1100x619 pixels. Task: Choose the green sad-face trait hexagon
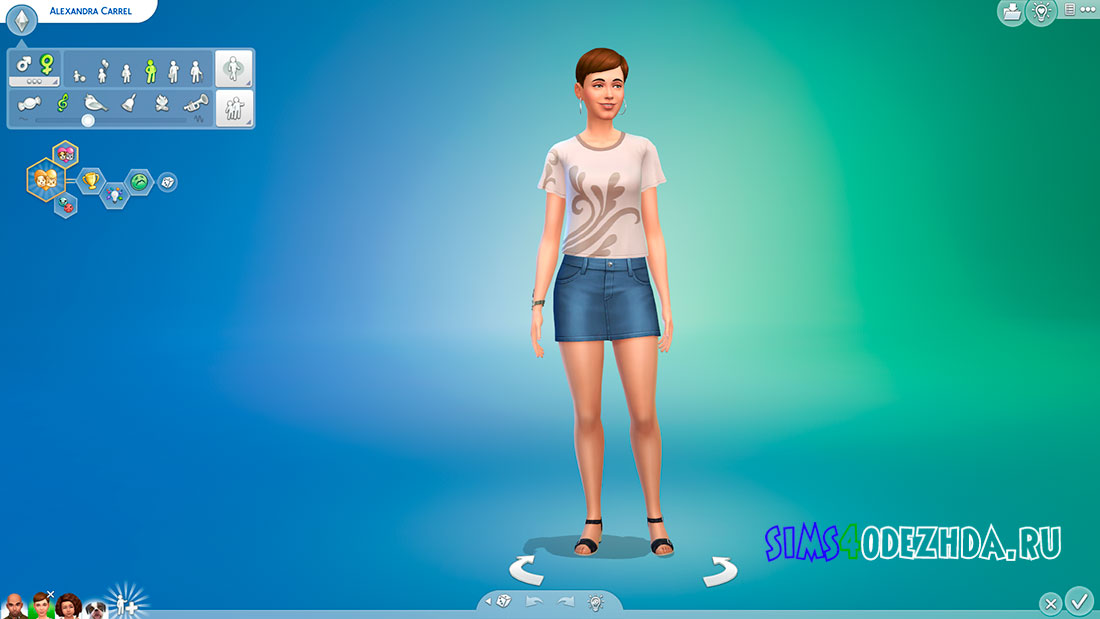pos(139,182)
